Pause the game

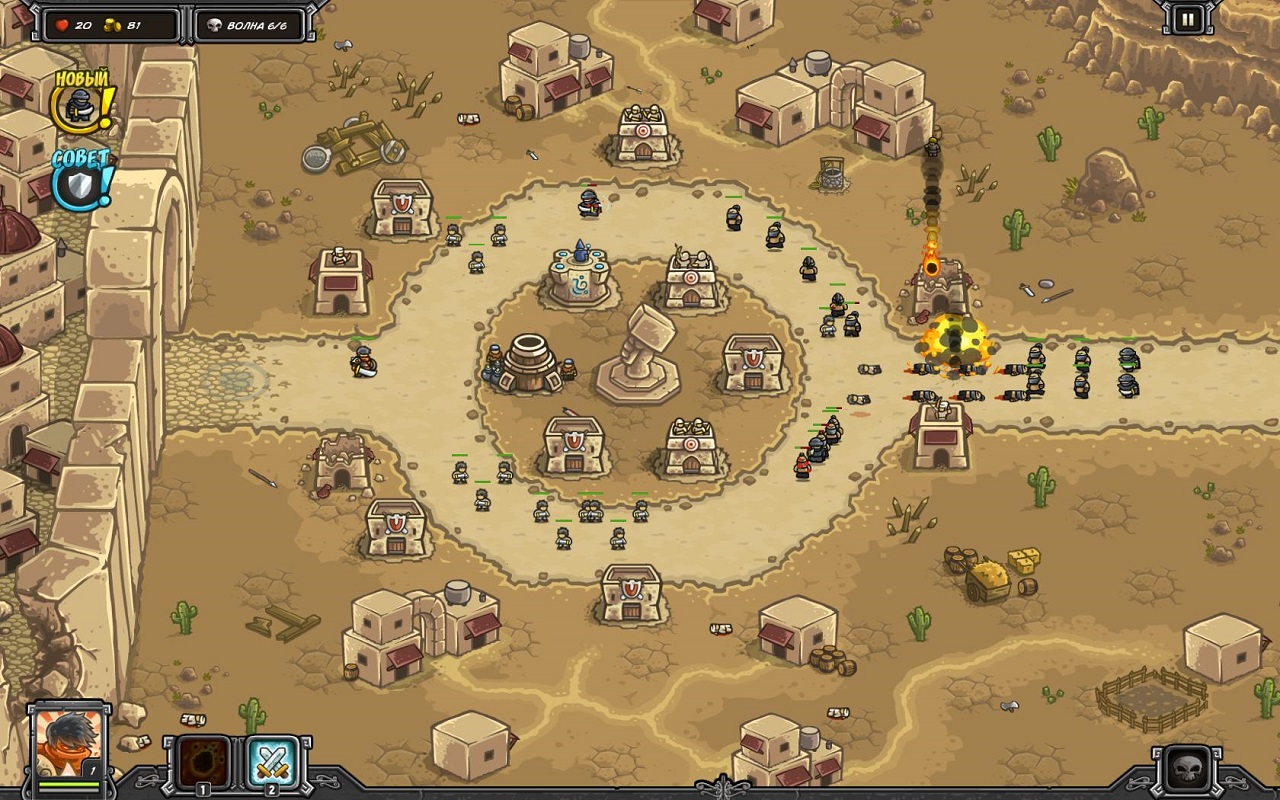coord(1187,19)
